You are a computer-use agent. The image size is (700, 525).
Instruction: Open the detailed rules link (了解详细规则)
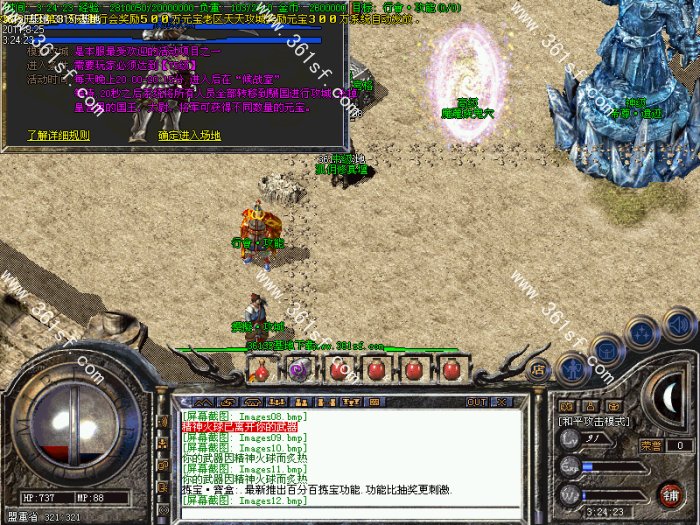pos(58,134)
